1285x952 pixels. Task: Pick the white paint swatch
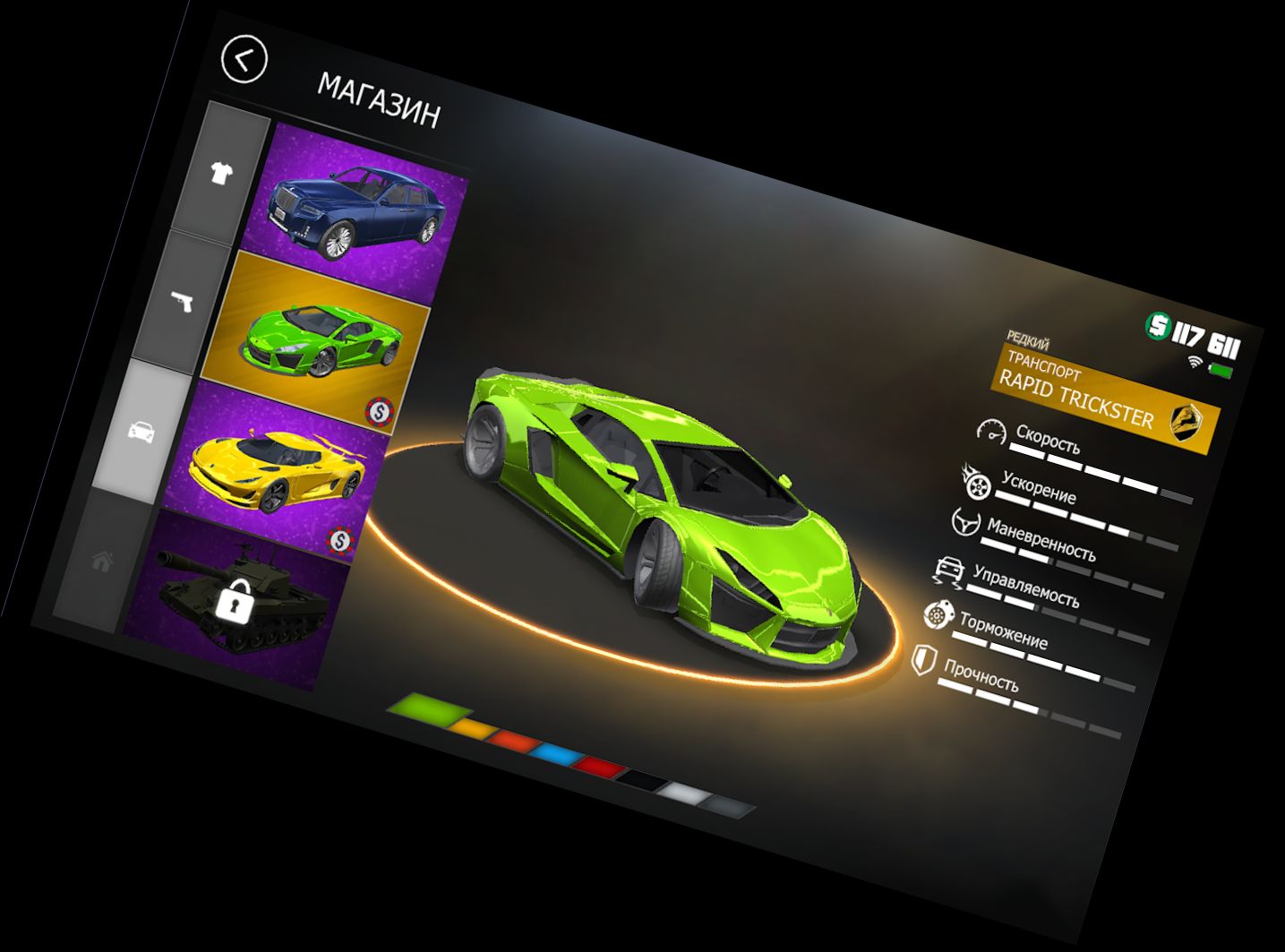pyautogui.click(x=685, y=793)
